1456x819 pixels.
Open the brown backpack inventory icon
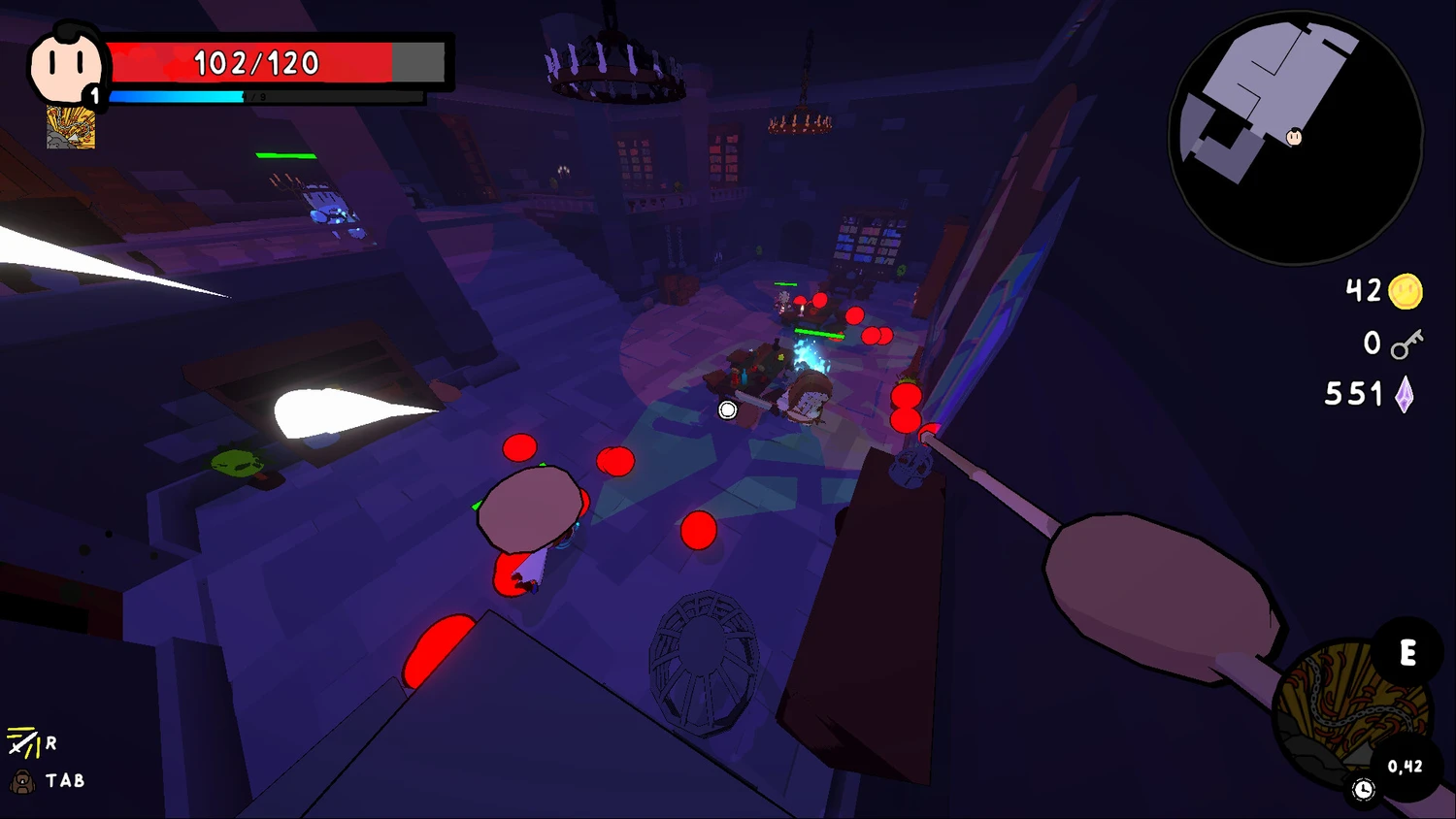[x=21, y=780]
